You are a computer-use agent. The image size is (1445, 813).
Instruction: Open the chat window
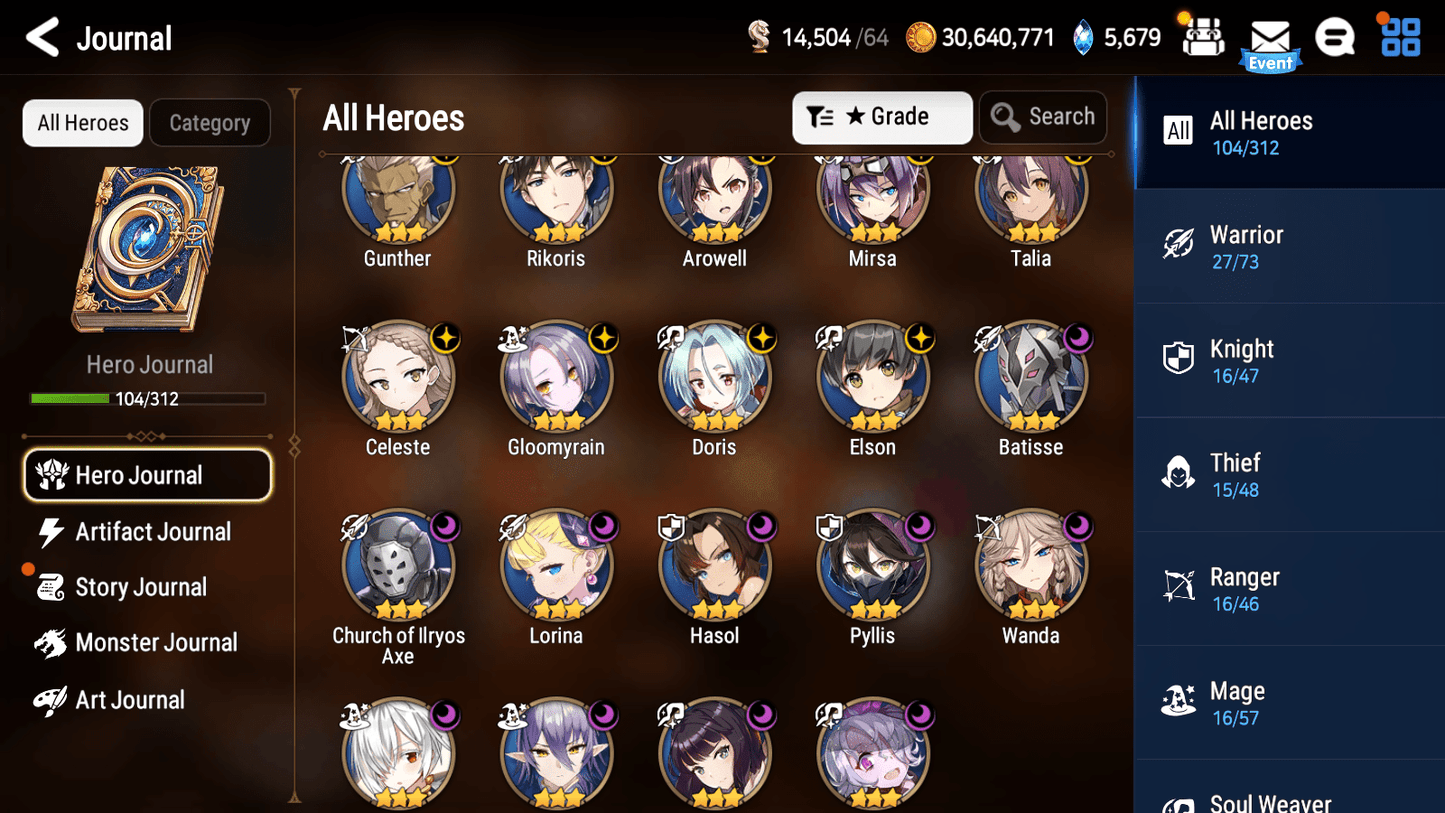[x=1335, y=37]
